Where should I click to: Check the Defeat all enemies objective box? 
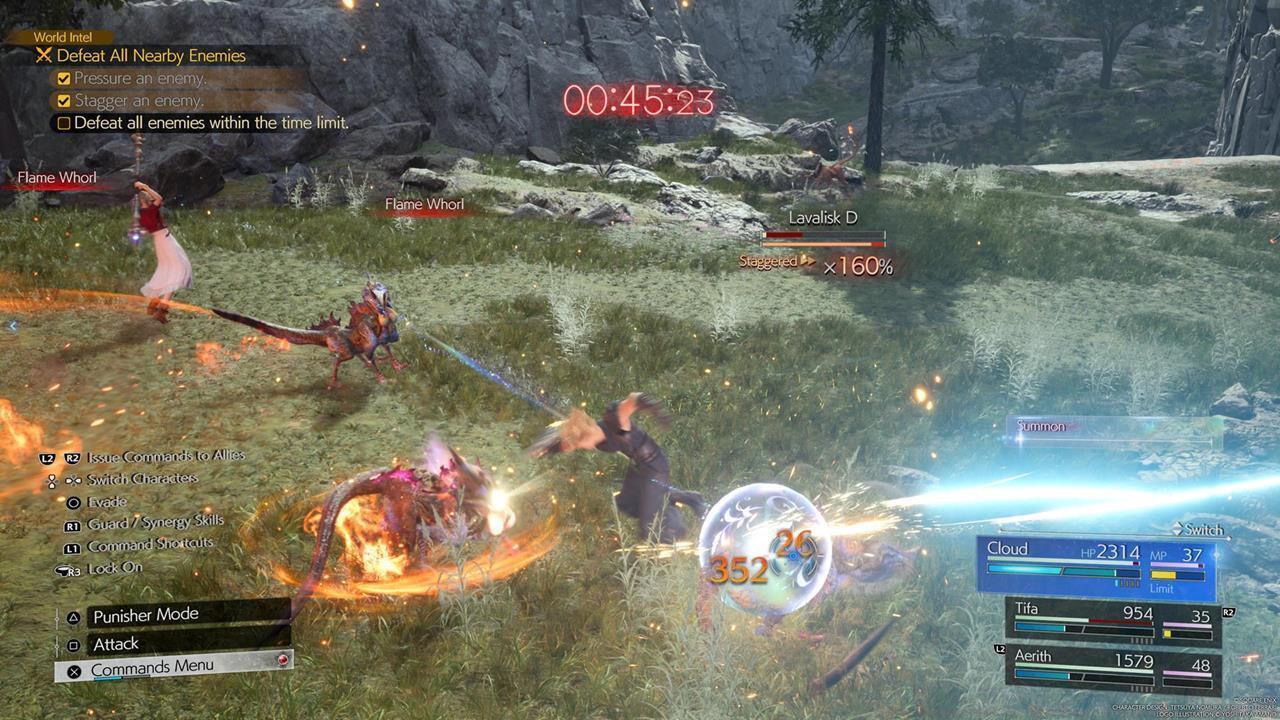point(64,122)
